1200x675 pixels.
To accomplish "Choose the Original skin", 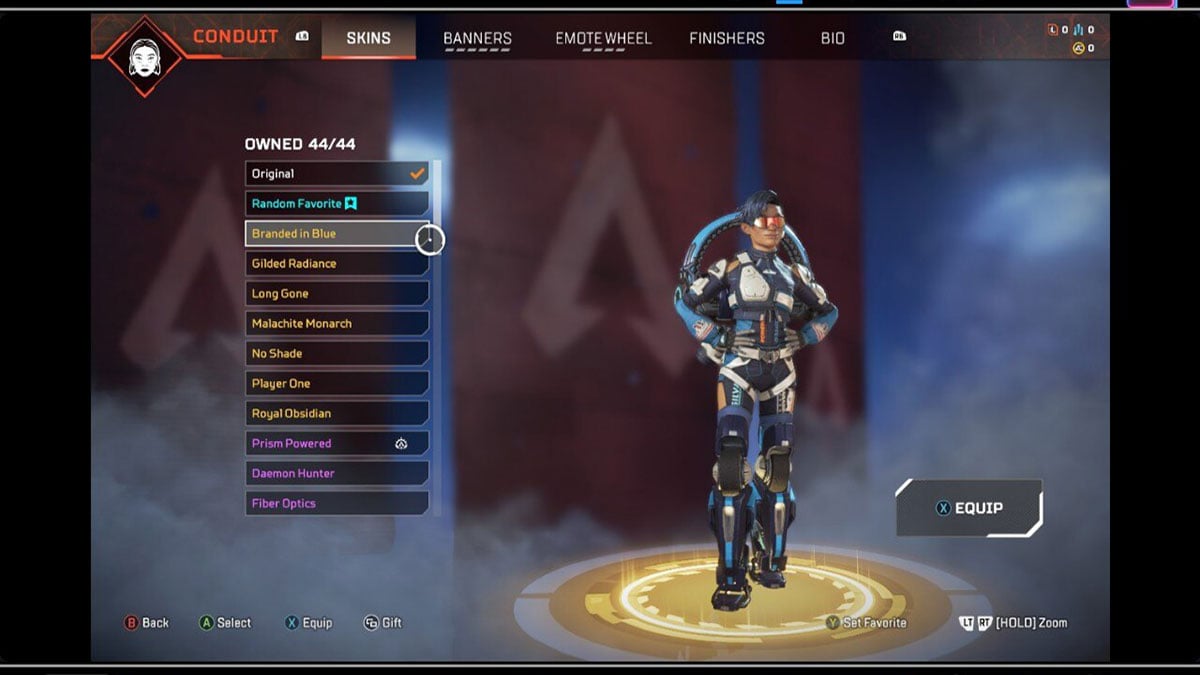I will (x=337, y=174).
